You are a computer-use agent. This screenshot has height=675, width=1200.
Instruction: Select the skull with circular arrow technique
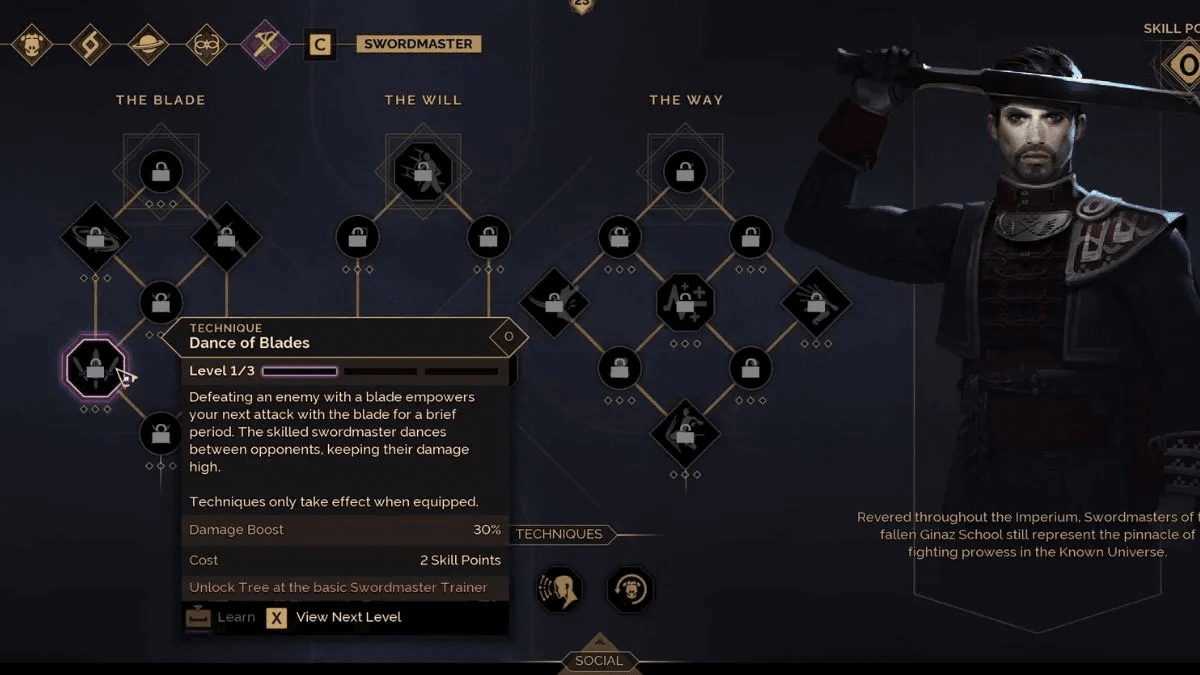pyautogui.click(x=630, y=589)
